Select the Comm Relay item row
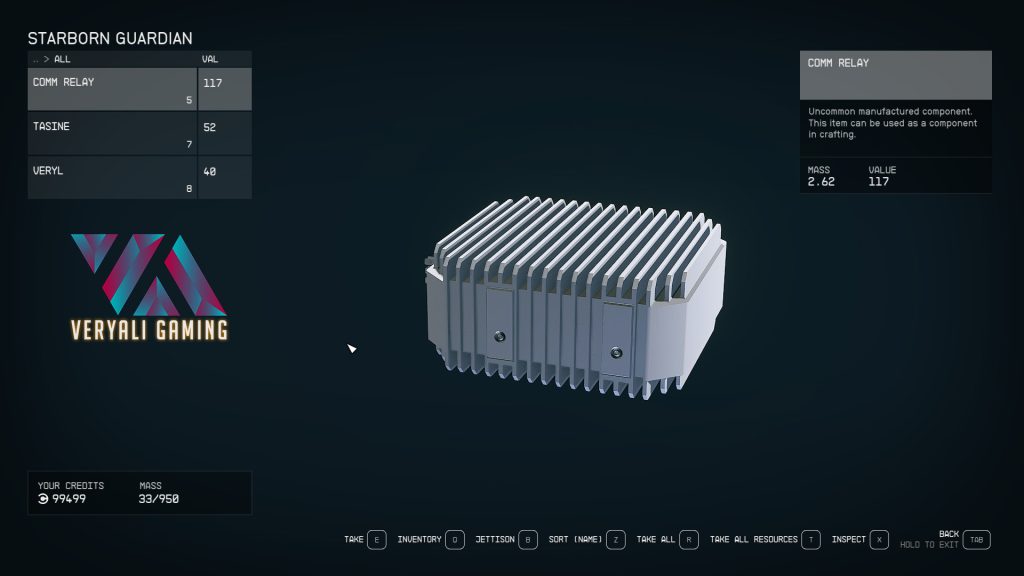The image size is (1024, 576). pyautogui.click(x=112, y=90)
